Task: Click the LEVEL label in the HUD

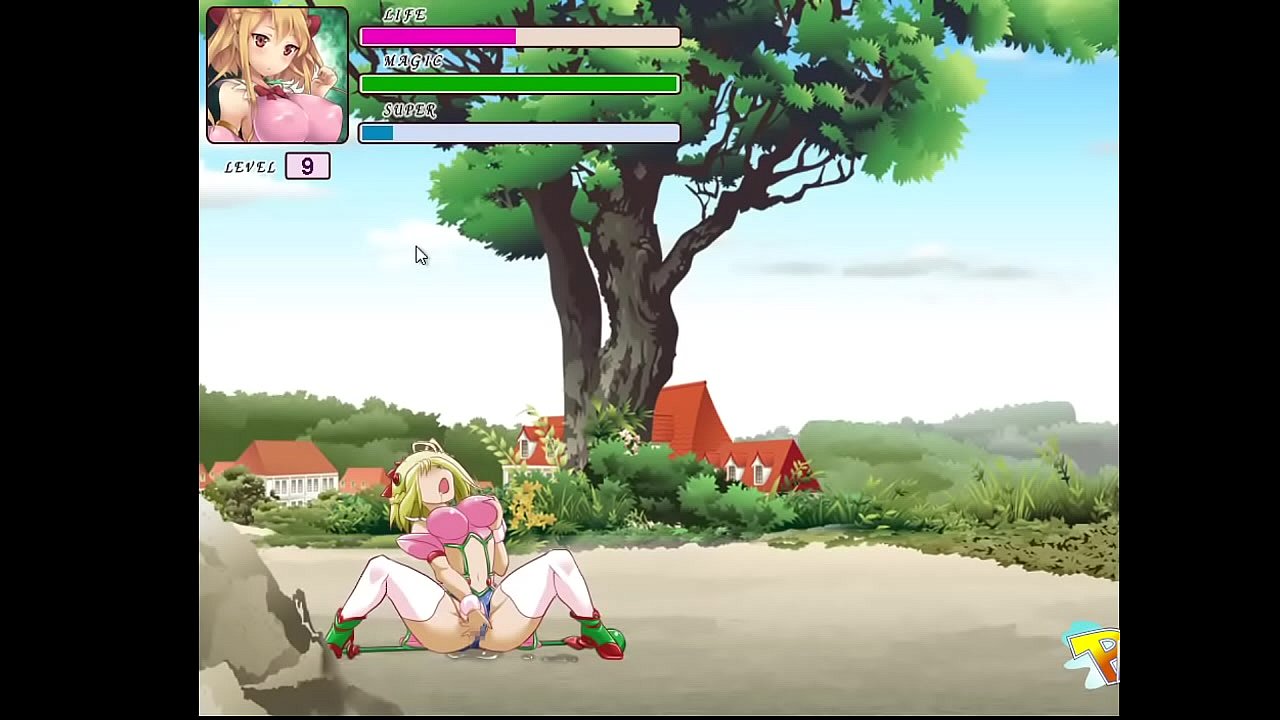Action: (x=248, y=167)
